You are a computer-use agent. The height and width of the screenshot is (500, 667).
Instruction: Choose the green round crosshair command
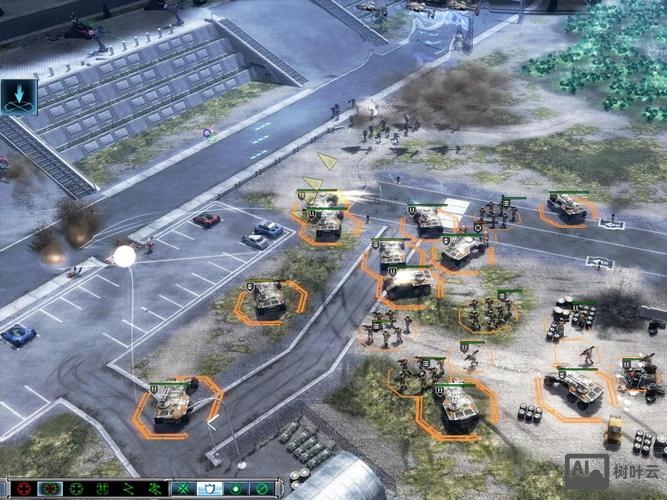[x=75, y=489]
